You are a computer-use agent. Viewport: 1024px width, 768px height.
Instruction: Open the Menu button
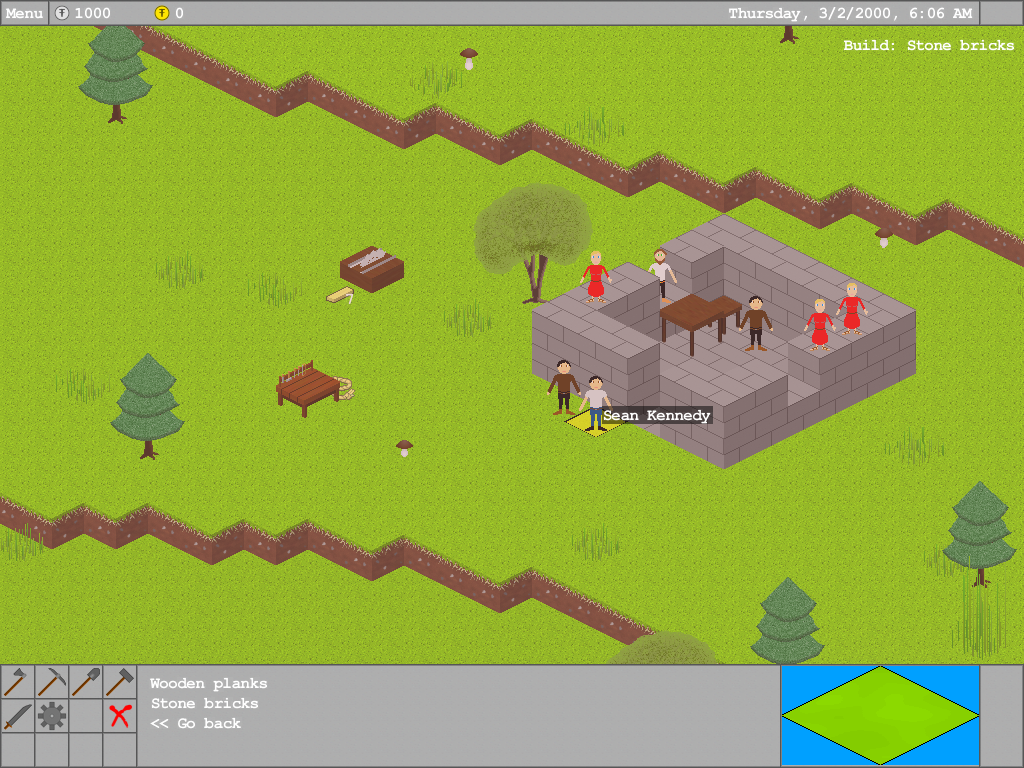point(24,13)
